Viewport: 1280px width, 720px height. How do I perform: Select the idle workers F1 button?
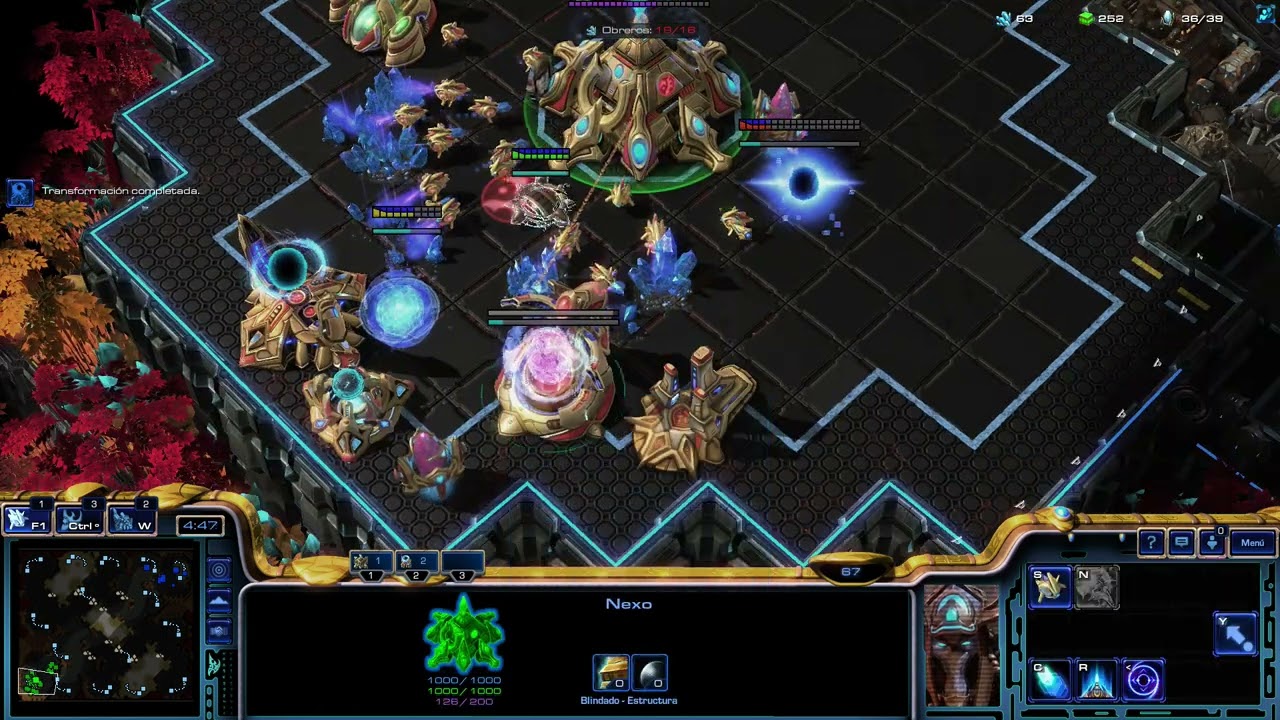point(27,520)
